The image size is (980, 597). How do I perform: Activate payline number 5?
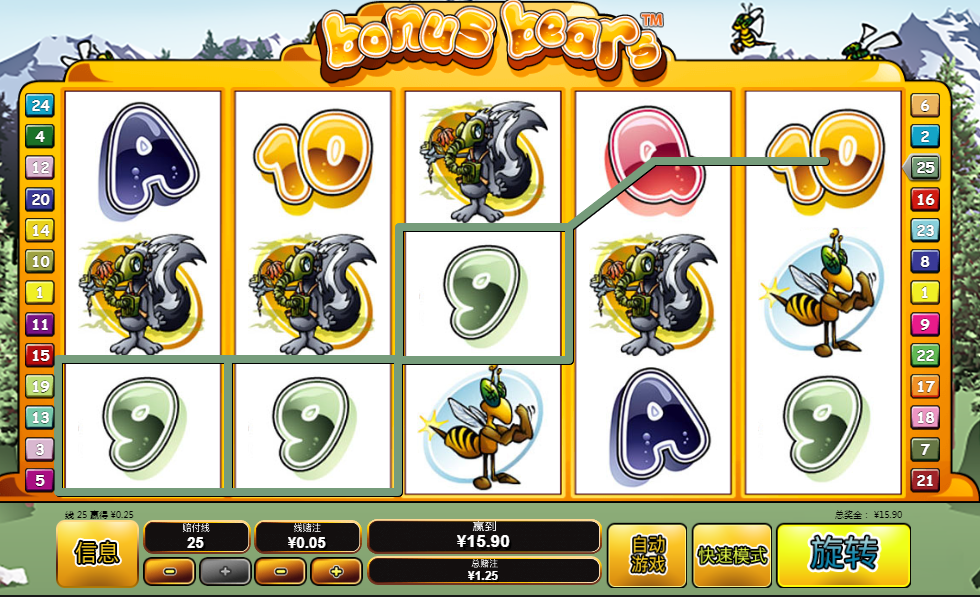click(x=40, y=480)
